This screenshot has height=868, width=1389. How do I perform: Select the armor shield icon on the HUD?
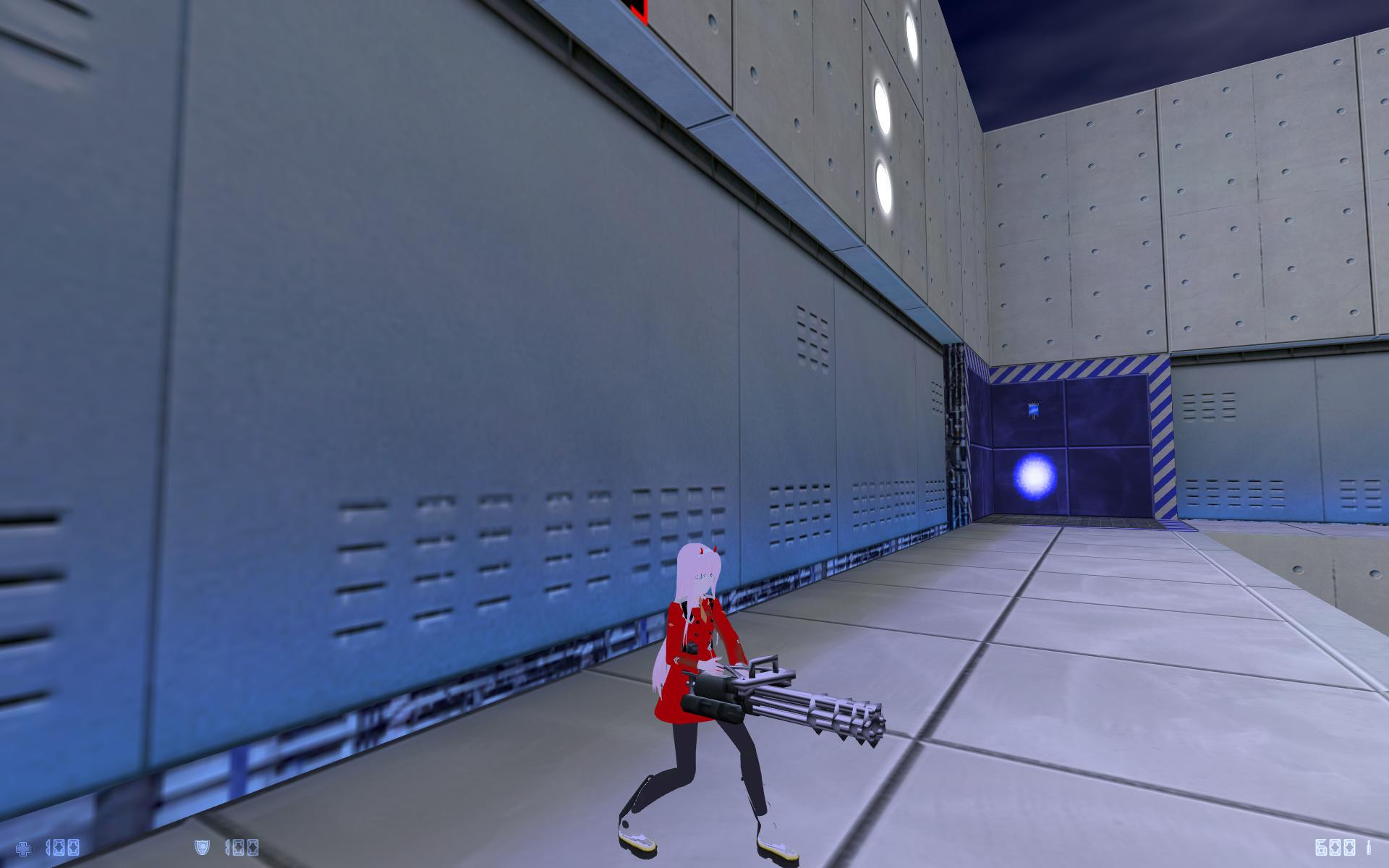(201, 847)
